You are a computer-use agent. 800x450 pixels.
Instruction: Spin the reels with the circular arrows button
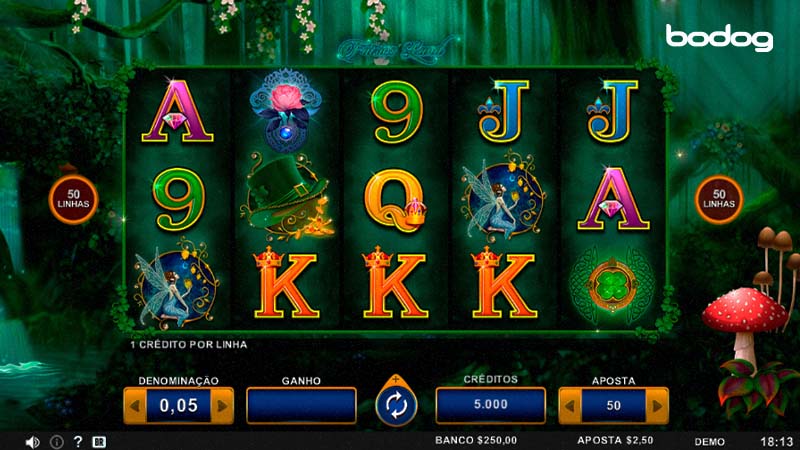396,407
